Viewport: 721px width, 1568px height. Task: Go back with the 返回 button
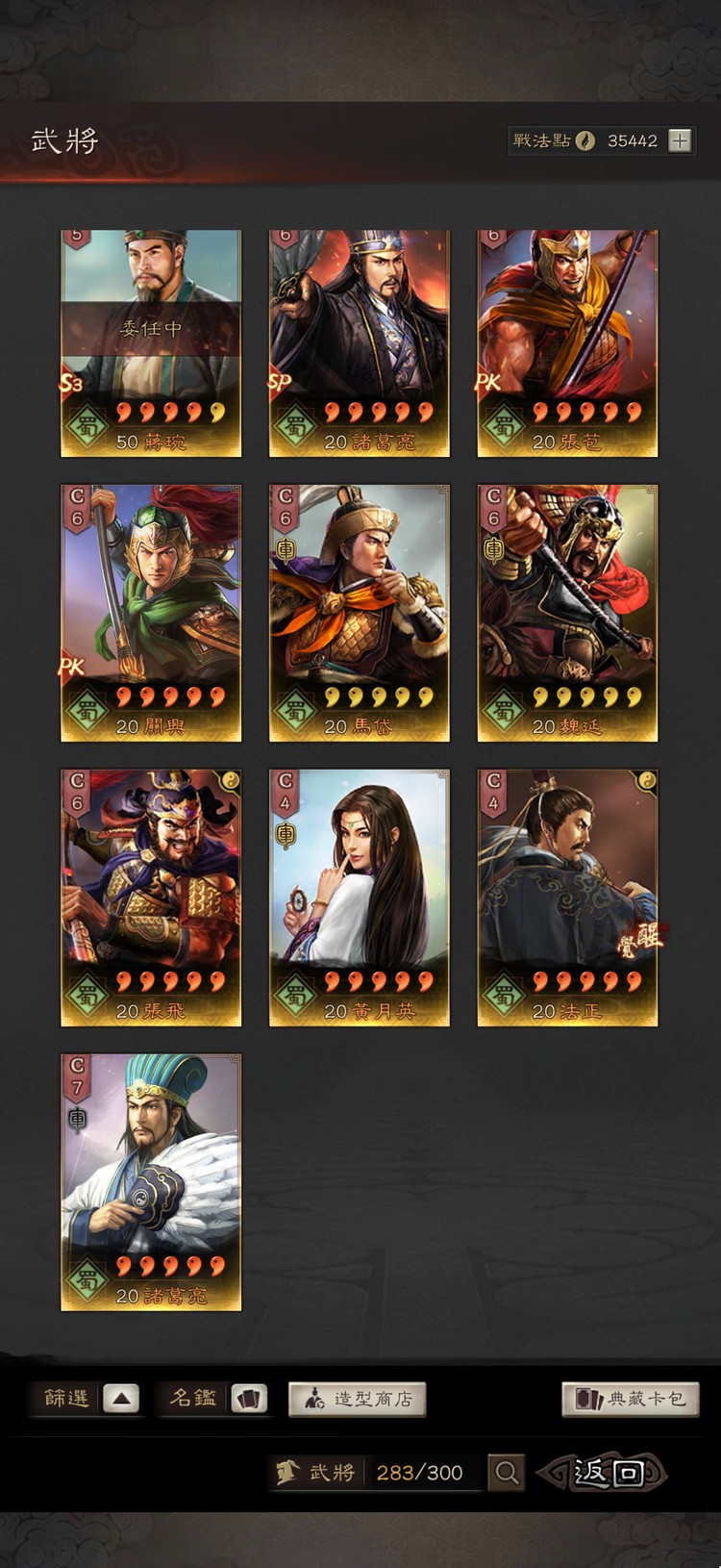click(605, 1472)
